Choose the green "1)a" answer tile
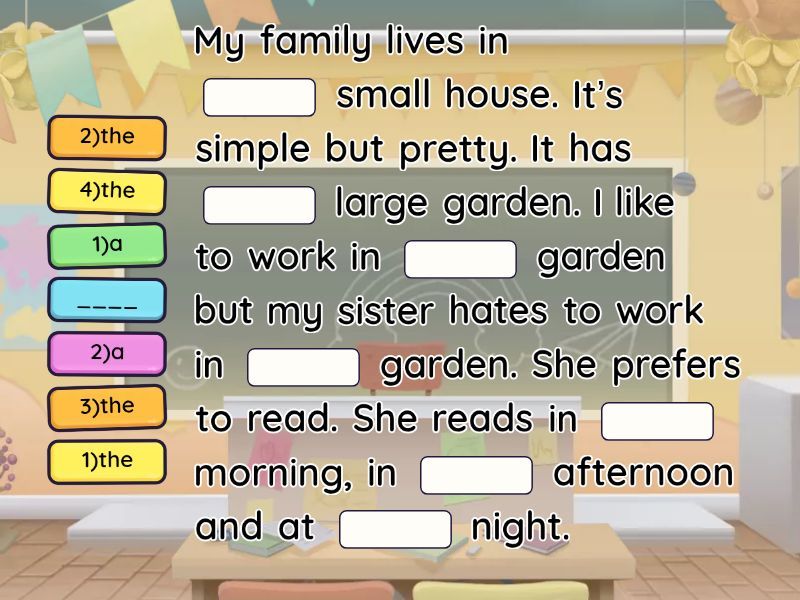800x600 pixels. pos(107,245)
